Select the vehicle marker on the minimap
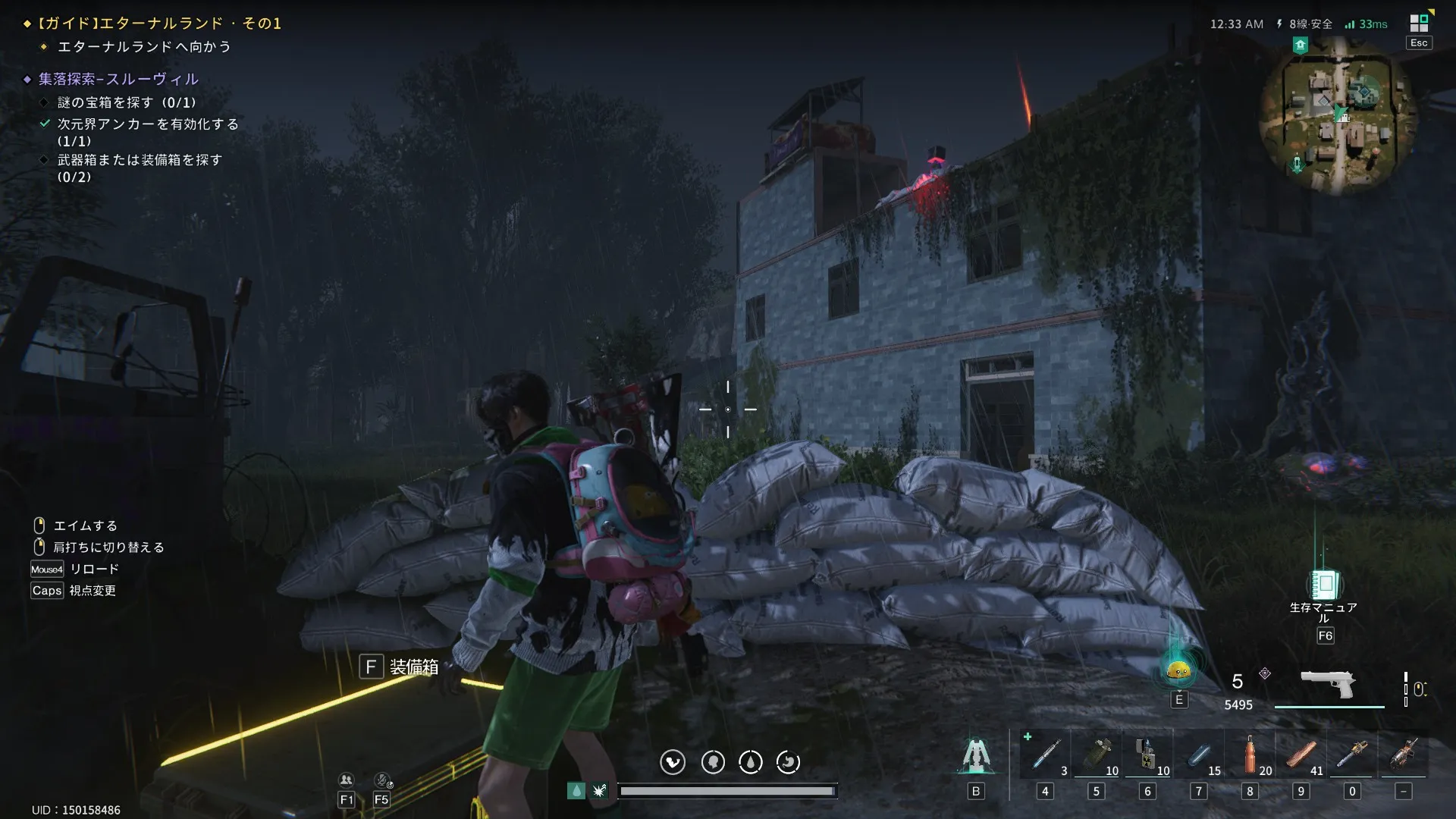 [x=1297, y=163]
